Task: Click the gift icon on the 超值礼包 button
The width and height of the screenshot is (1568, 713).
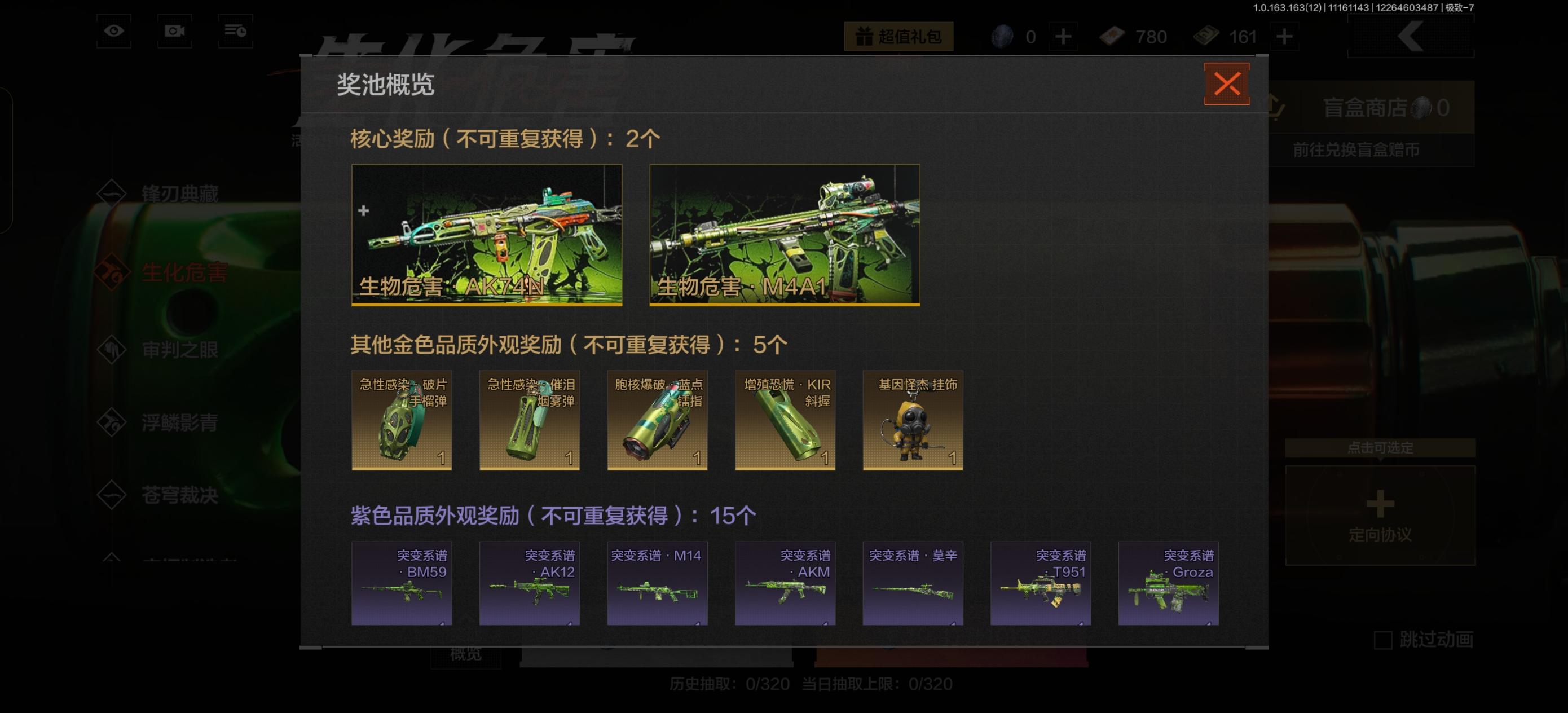Action: (x=864, y=37)
